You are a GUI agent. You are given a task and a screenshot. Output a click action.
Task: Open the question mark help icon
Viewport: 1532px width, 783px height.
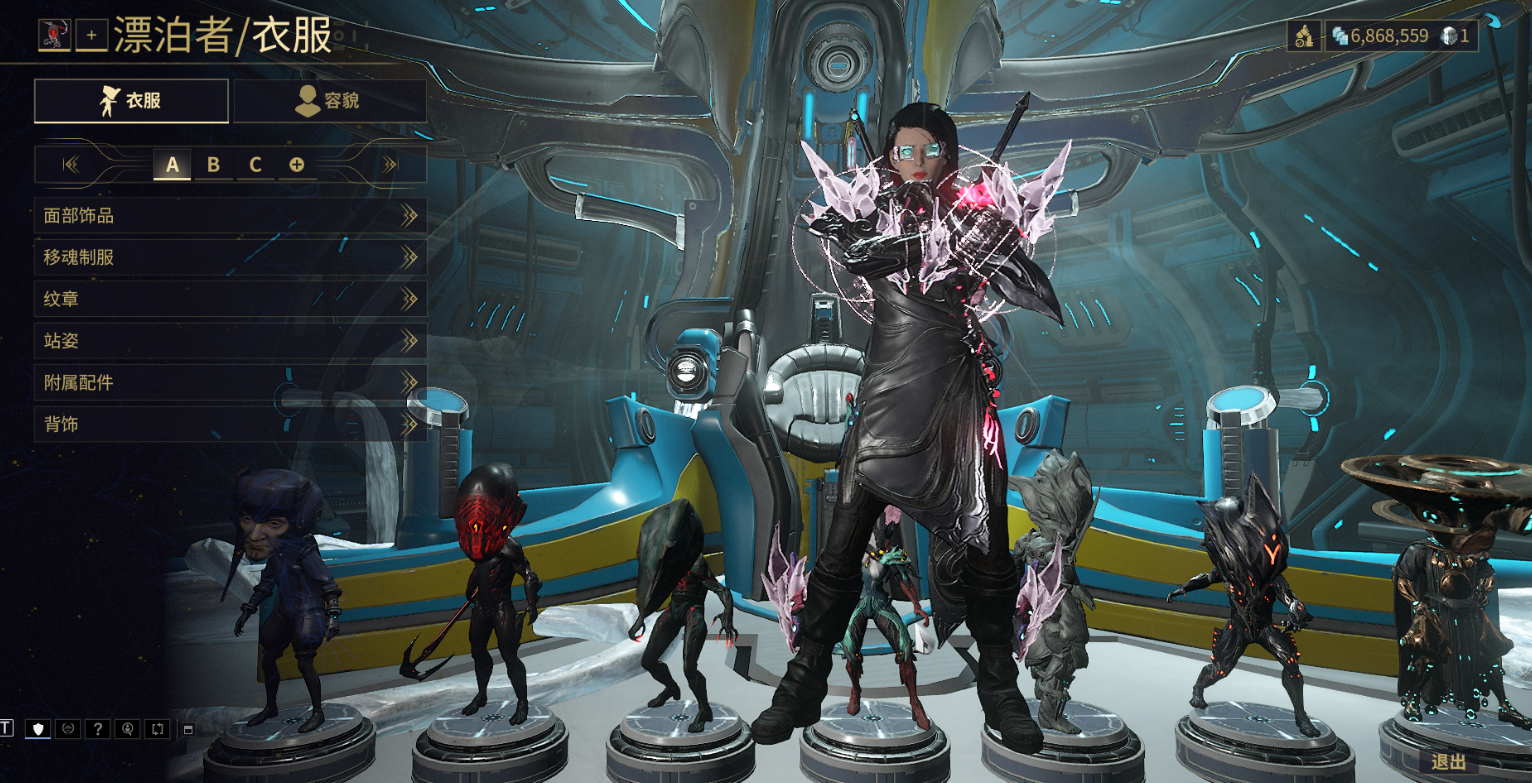pos(97,728)
